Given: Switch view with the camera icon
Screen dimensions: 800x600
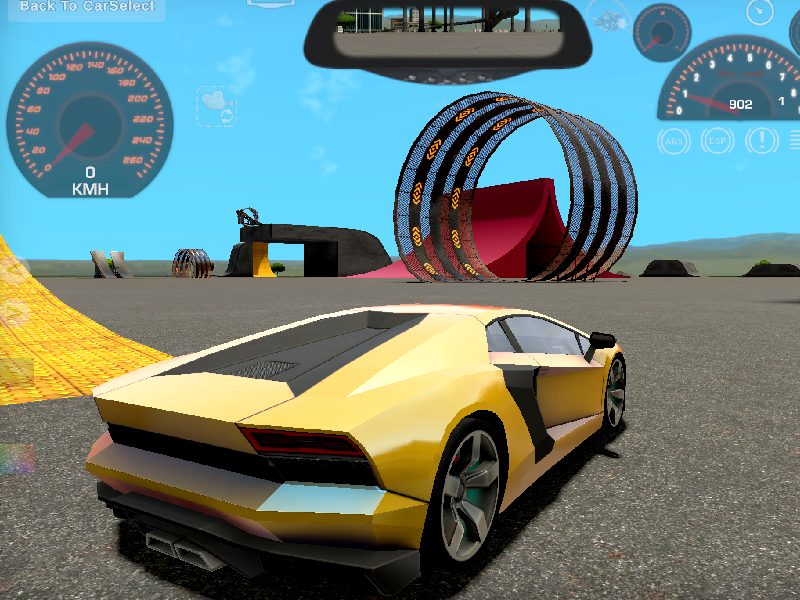Looking at the screenshot, I should click(x=216, y=105).
